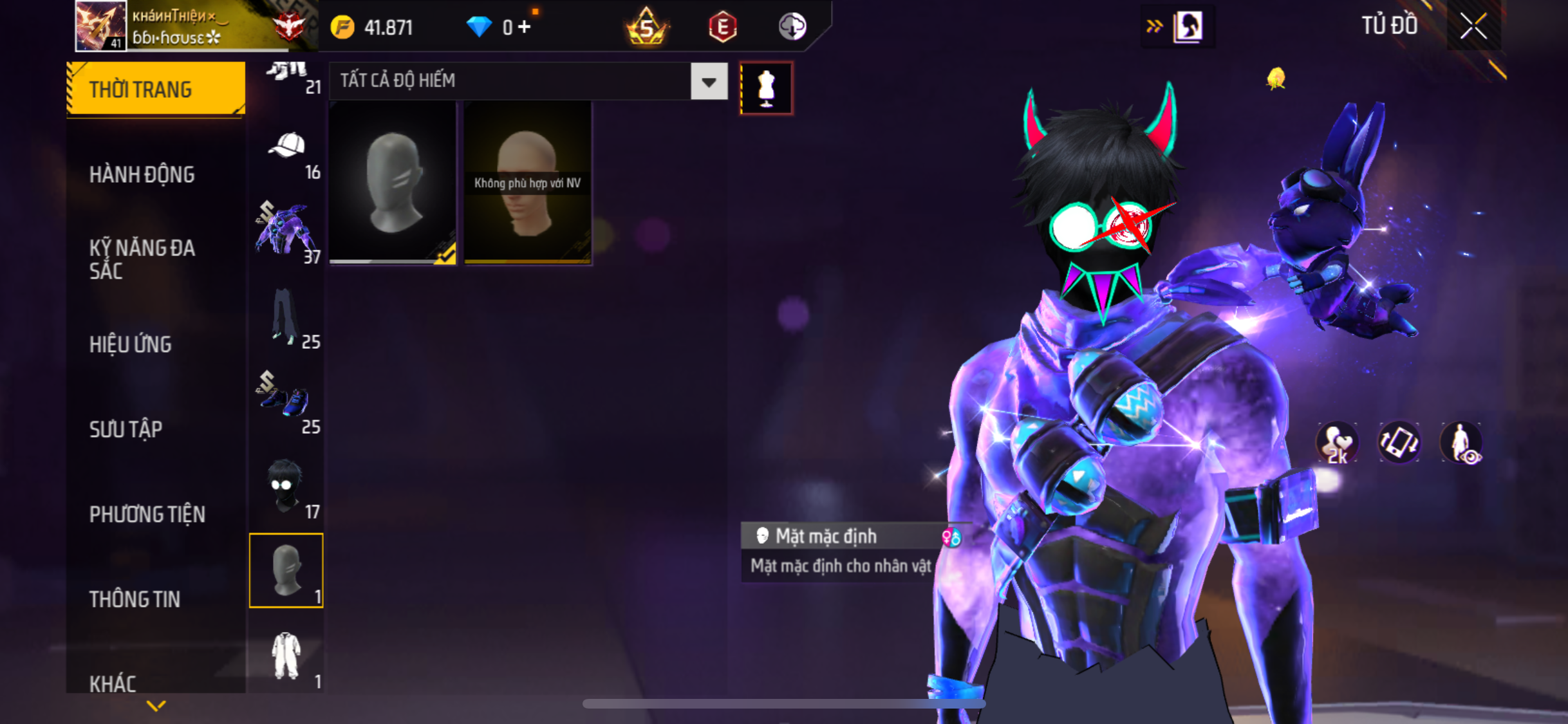The height and width of the screenshot is (724, 1568).
Task: Expand the TẤT CẢ ĐỘ HIẾM dropdown
Action: [x=709, y=82]
